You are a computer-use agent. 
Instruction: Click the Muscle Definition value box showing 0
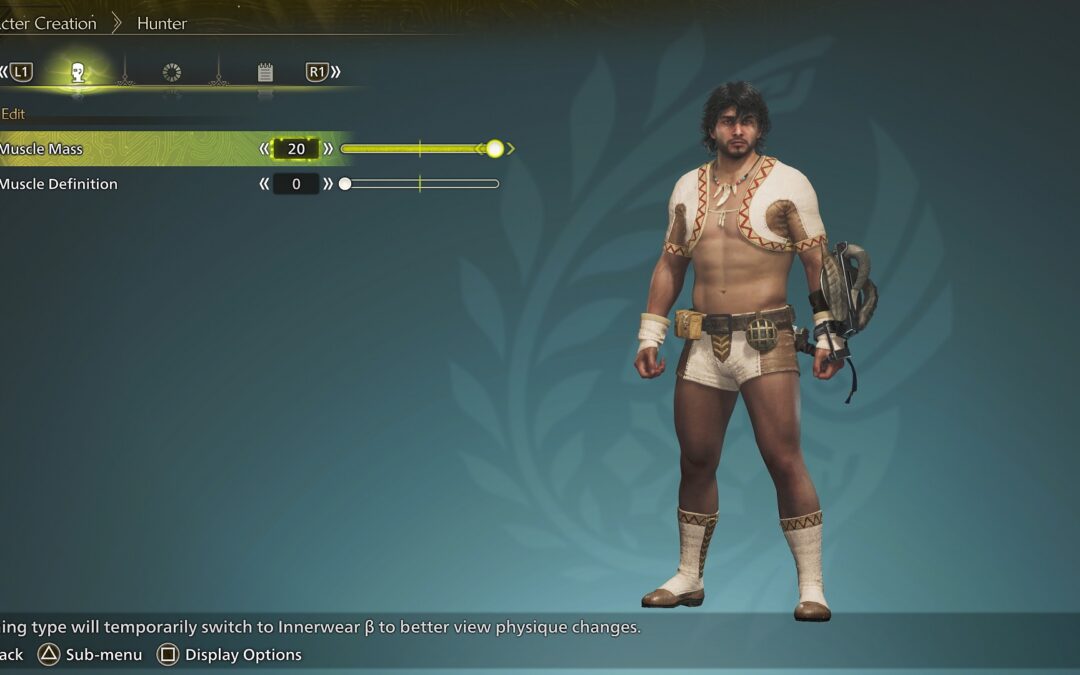click(x=296, y=184)
